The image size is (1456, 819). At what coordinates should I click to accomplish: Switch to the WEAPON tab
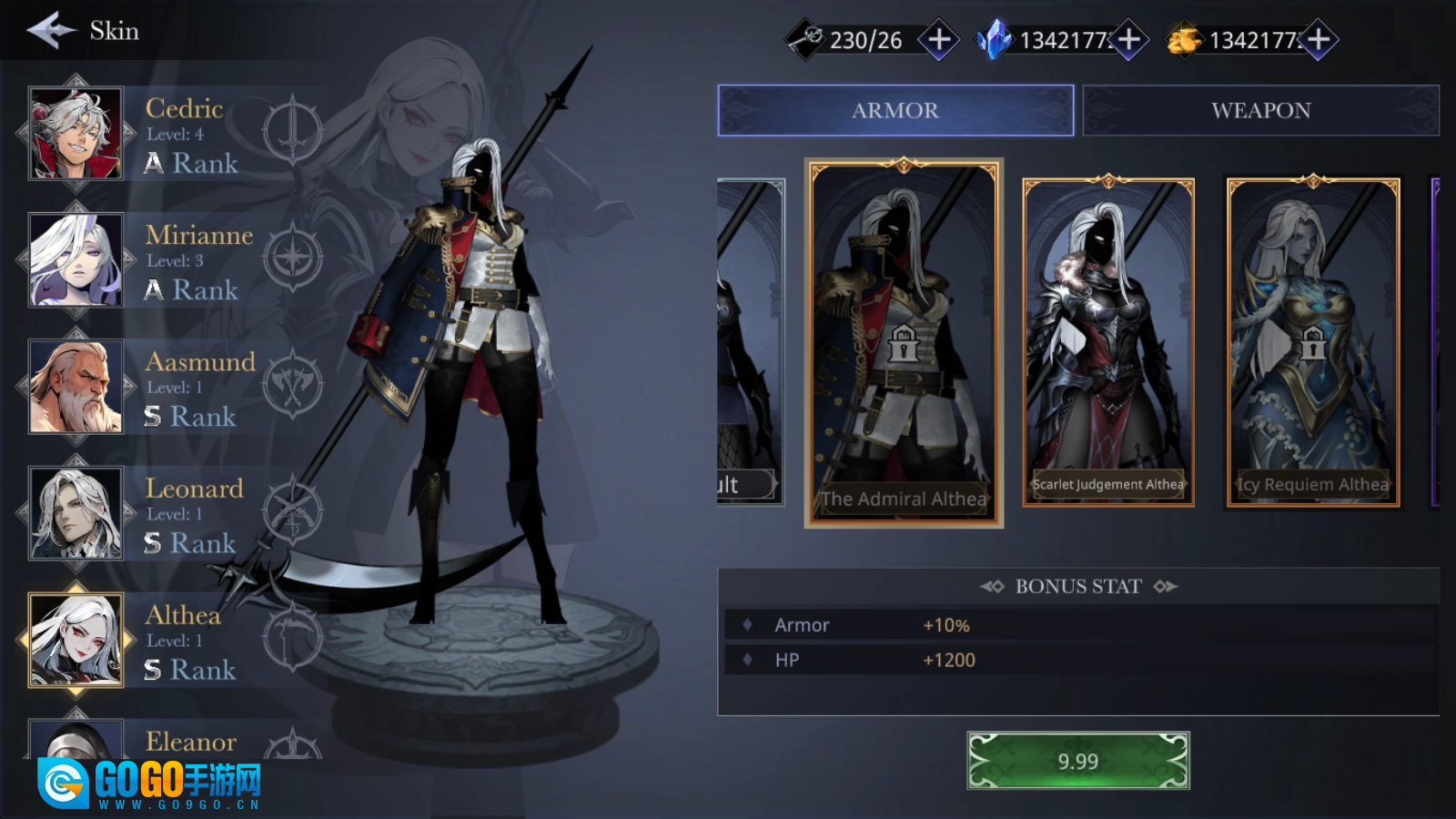pos(1260,111)
